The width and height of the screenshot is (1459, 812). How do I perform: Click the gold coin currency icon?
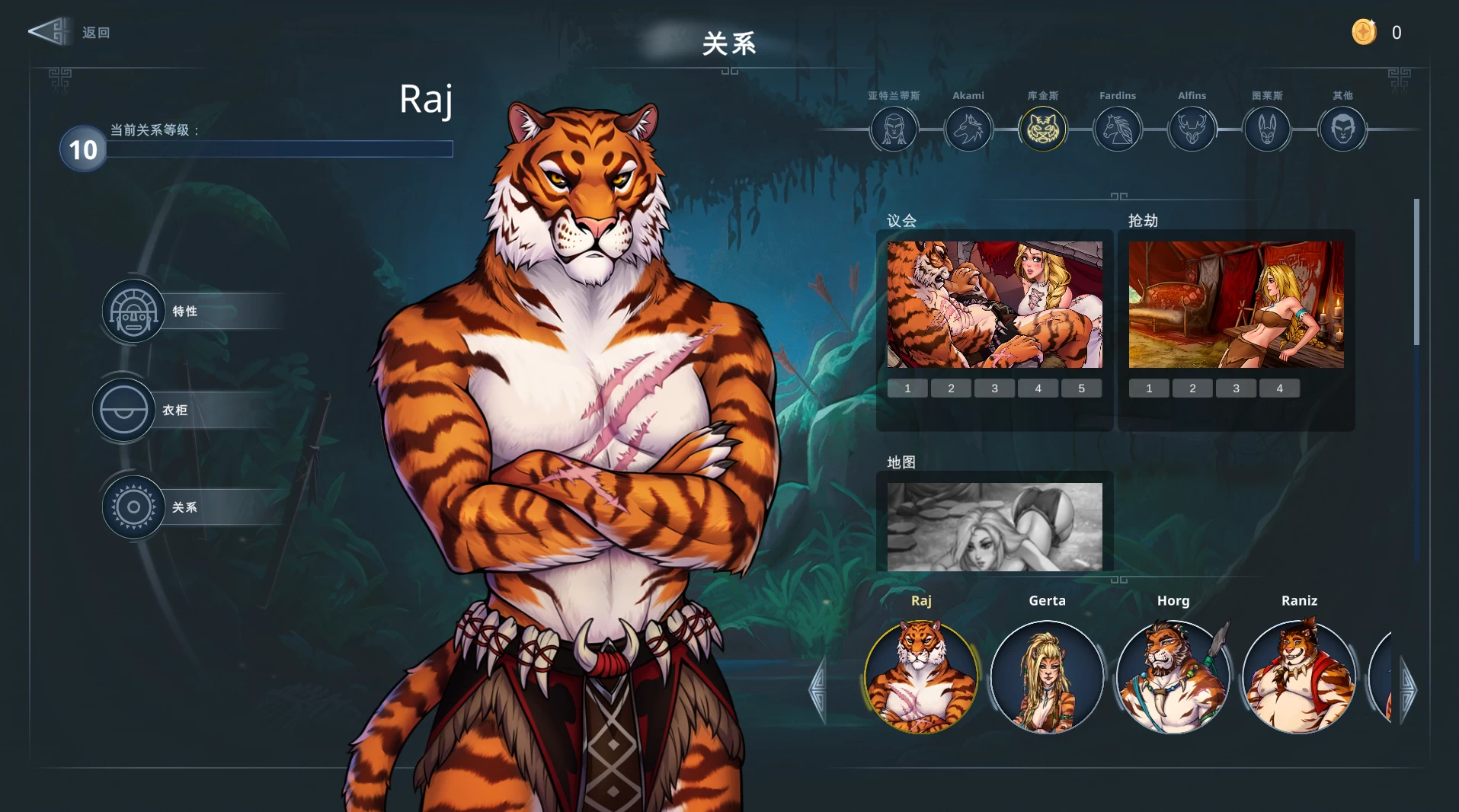coord(1364,32)
